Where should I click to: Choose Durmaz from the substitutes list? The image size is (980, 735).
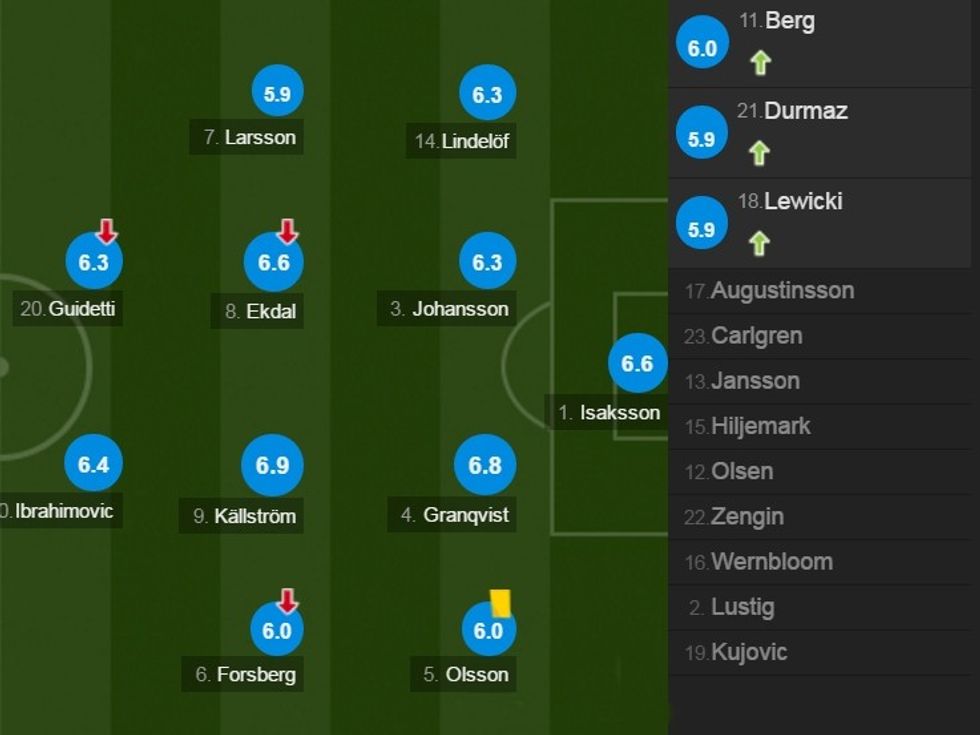(805, 111)
